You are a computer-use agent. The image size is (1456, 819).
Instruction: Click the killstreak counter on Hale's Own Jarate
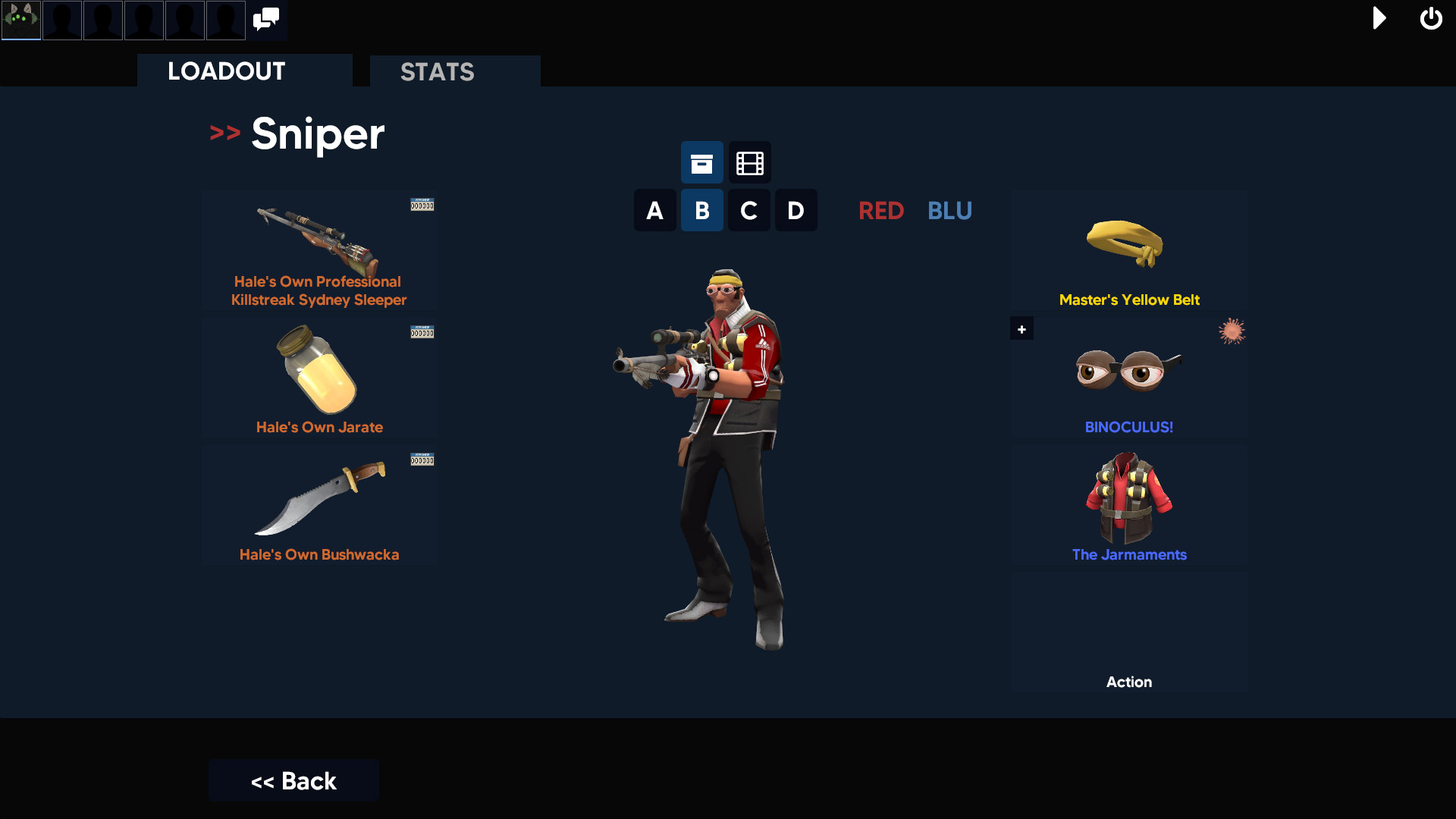(422, 332)
